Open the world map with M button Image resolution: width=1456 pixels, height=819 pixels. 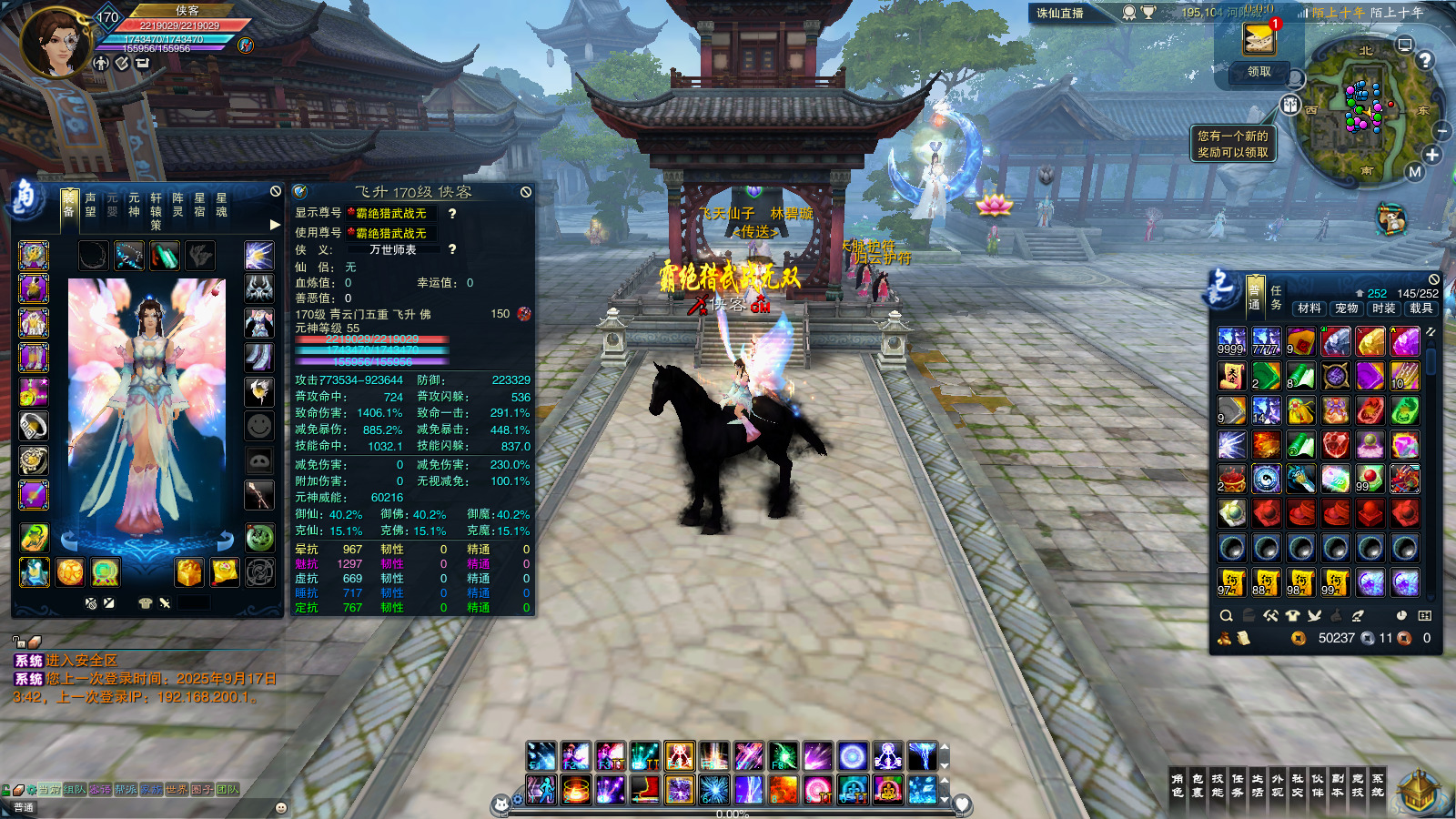coord(1414,172)
